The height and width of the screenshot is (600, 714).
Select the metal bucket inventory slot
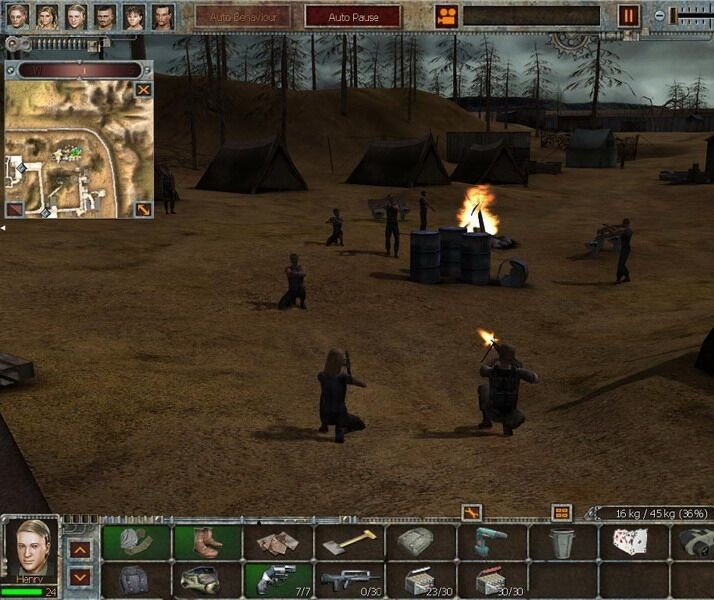click(x=562, y=542)
